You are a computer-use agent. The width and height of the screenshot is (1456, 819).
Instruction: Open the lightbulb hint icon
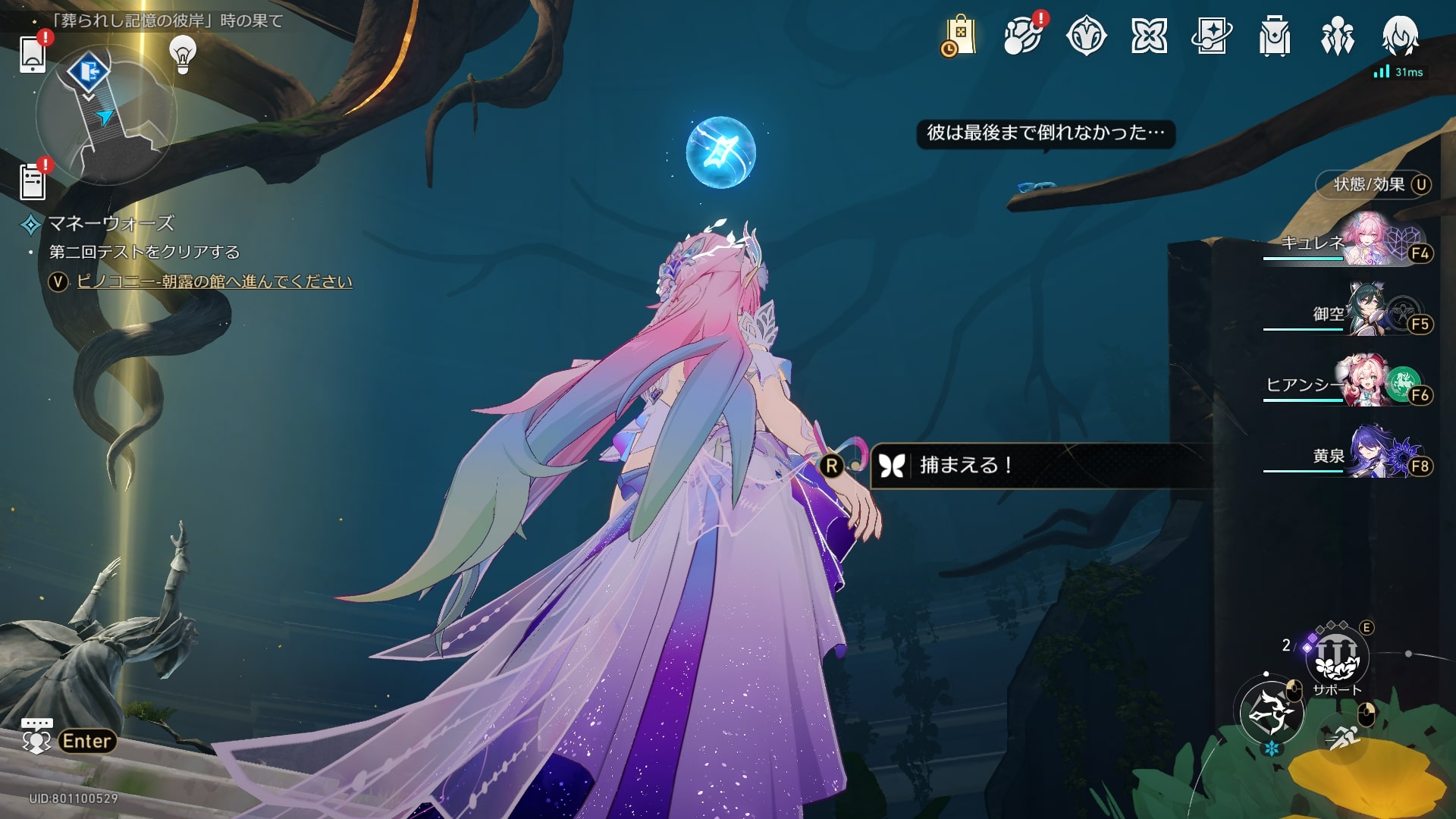point(183,54)
